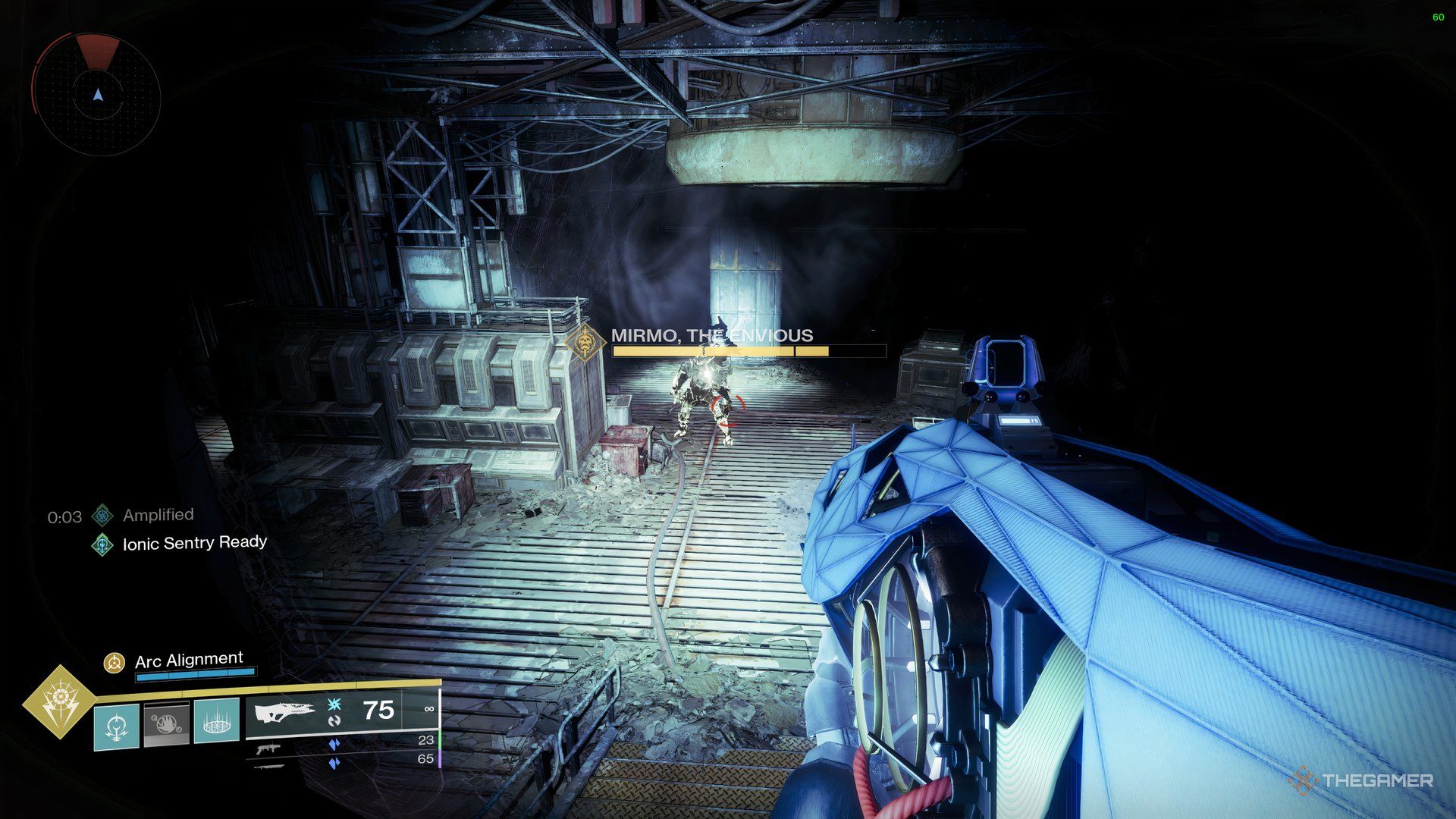Click the boss emblem beside Mirmo's name

tap(585, 344)
